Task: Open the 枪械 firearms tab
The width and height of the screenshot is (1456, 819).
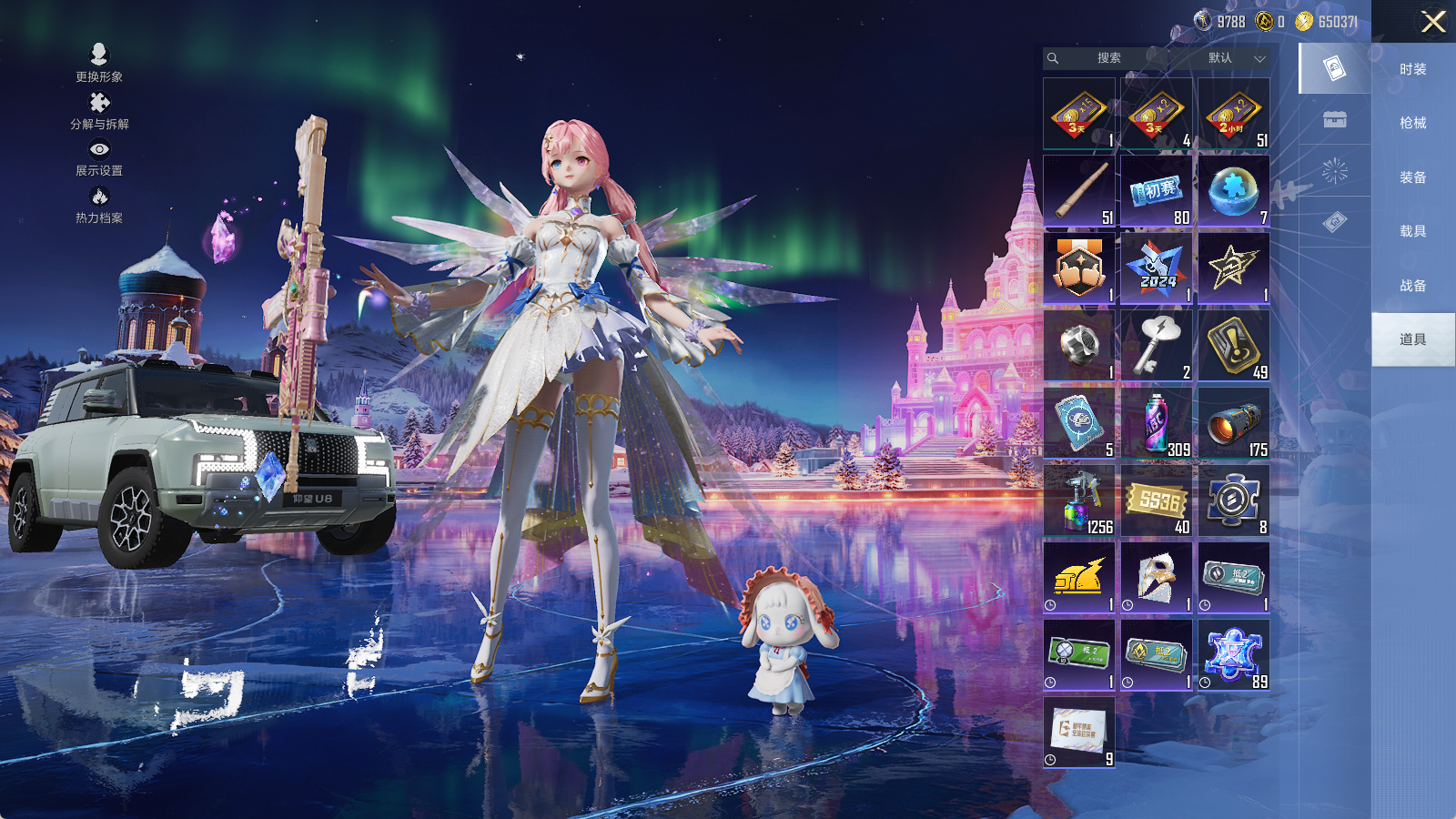Action: click(1412, 123)
